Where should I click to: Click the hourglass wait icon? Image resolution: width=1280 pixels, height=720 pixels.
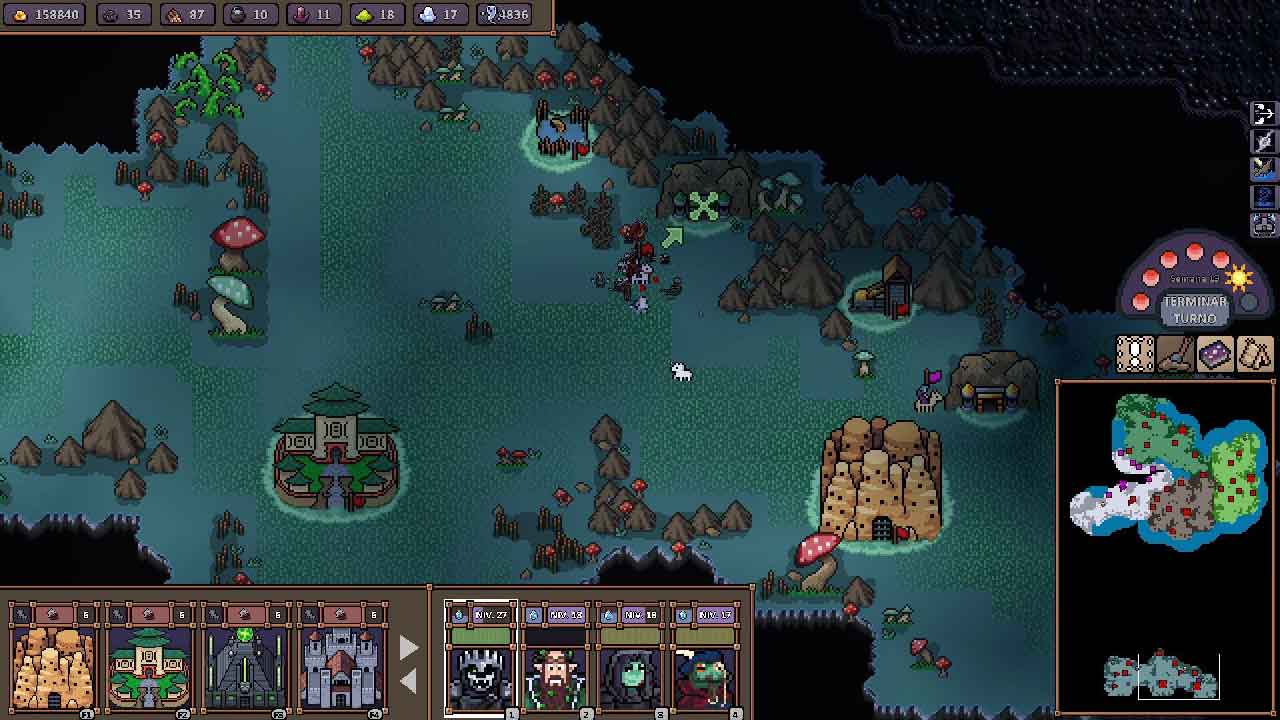pos(1135,355)
